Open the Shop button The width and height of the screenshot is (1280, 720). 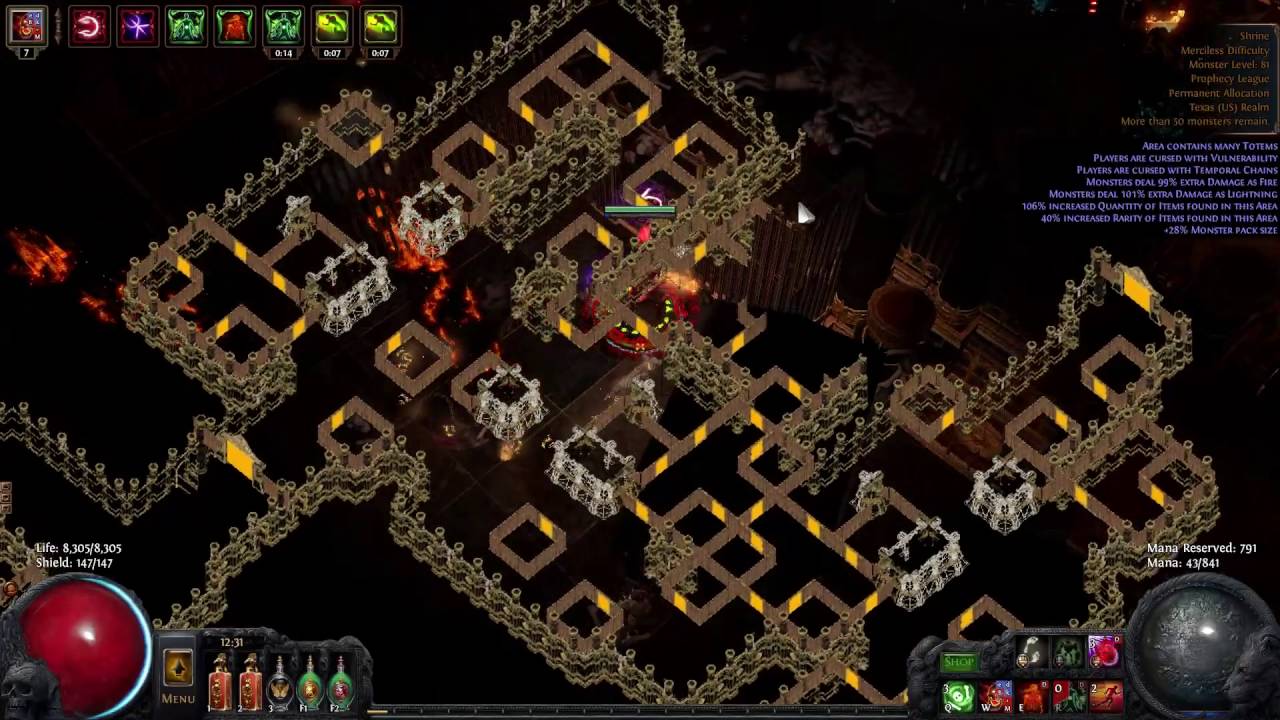click(958, 661)
